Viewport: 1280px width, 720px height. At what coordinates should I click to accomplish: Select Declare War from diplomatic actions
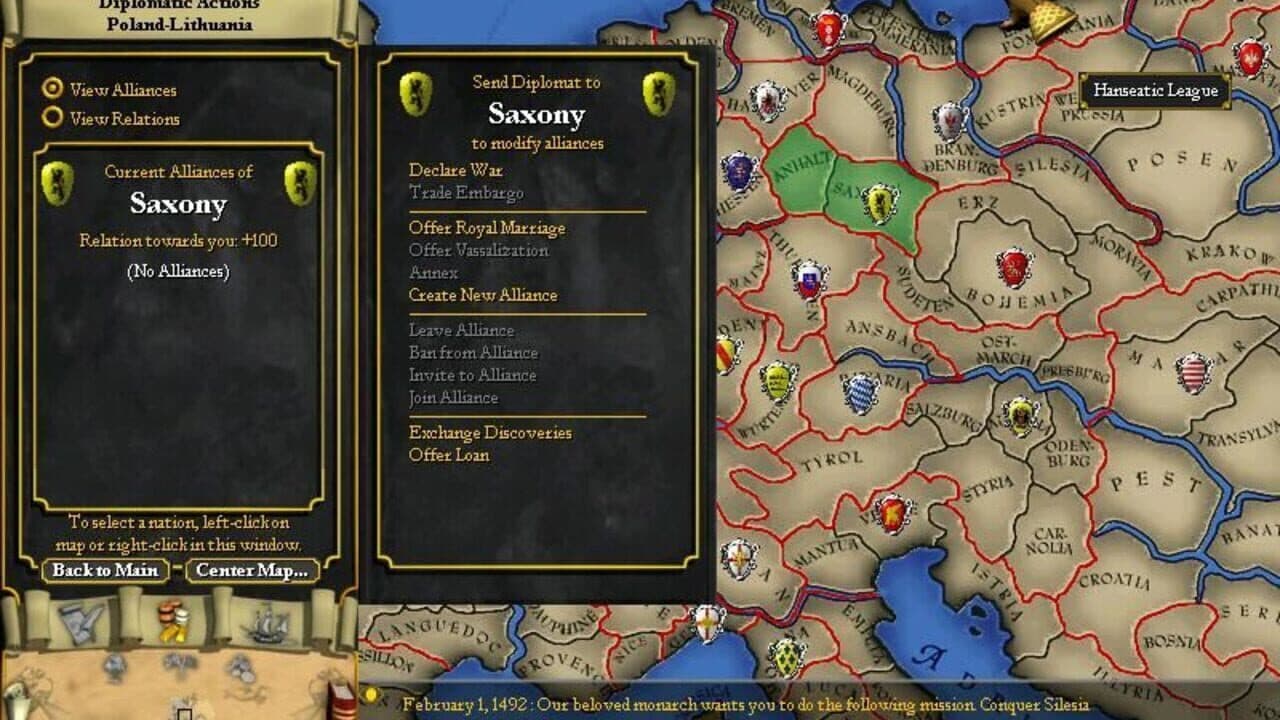click(x=456, y=170)
